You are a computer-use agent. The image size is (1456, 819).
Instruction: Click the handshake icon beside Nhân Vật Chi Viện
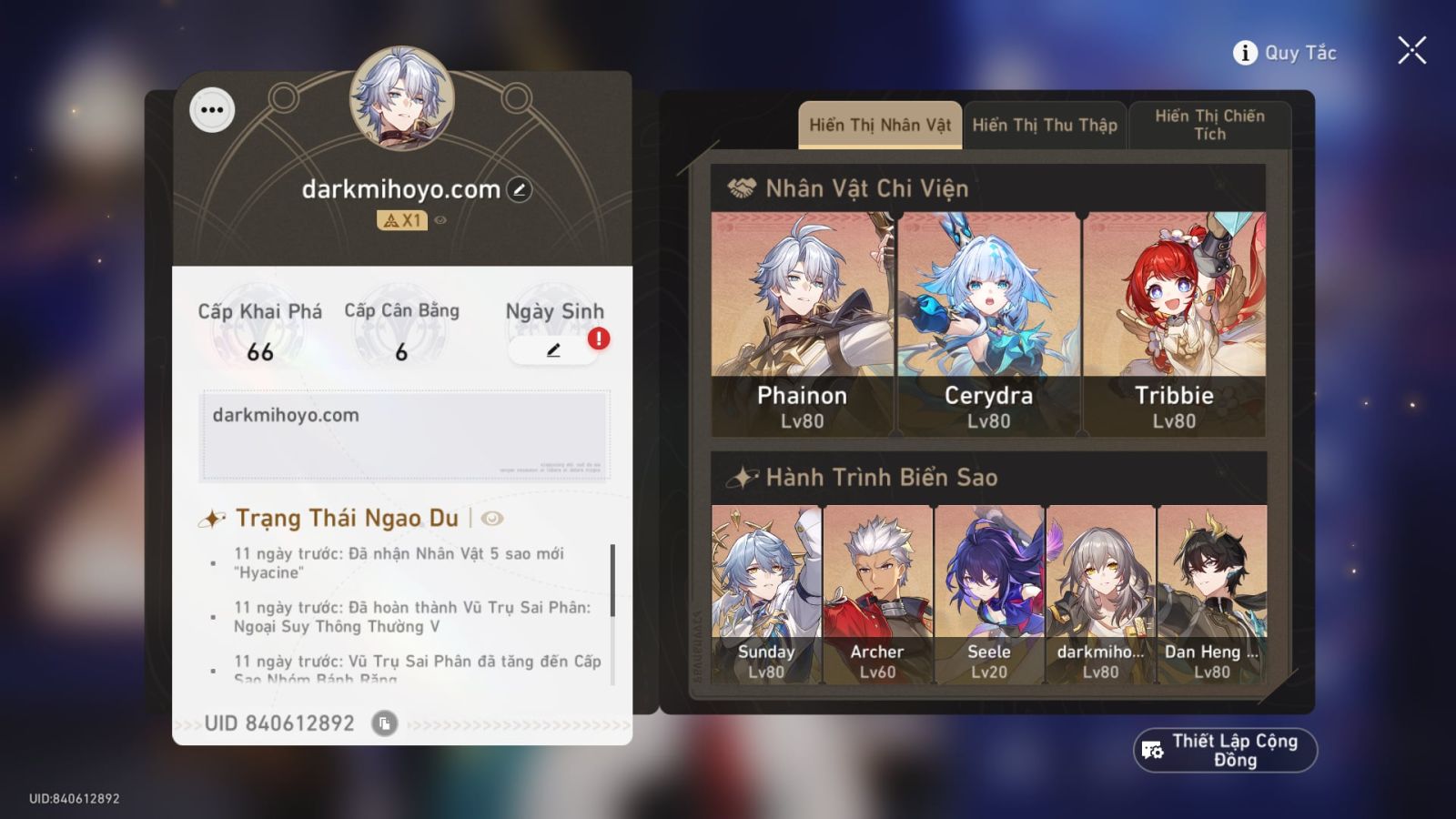(x=743, y=188)
